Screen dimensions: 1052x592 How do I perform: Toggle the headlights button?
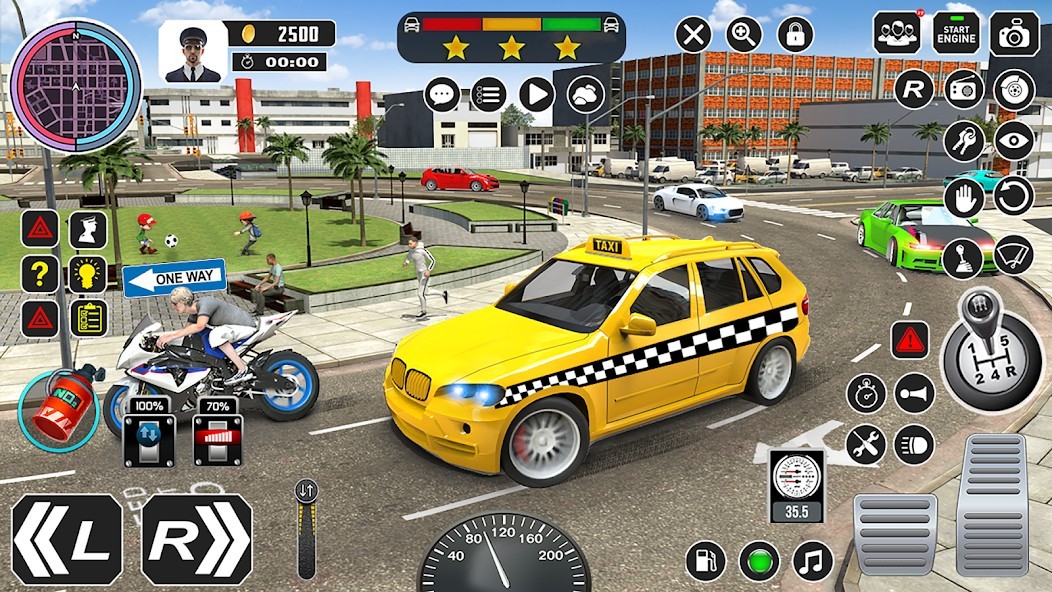[914, 445]
